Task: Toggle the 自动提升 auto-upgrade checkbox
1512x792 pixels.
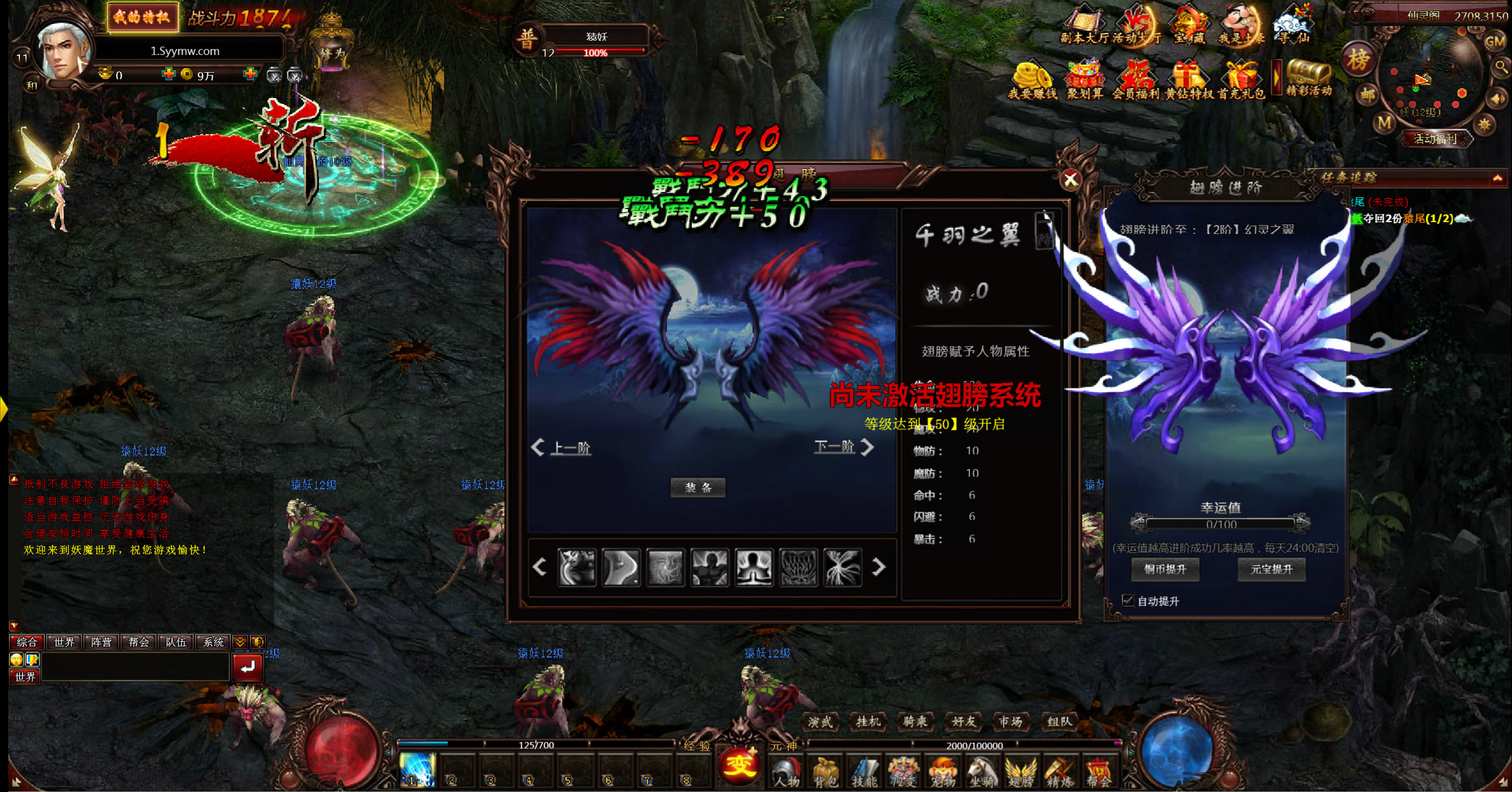Action: click(1128, 601)
